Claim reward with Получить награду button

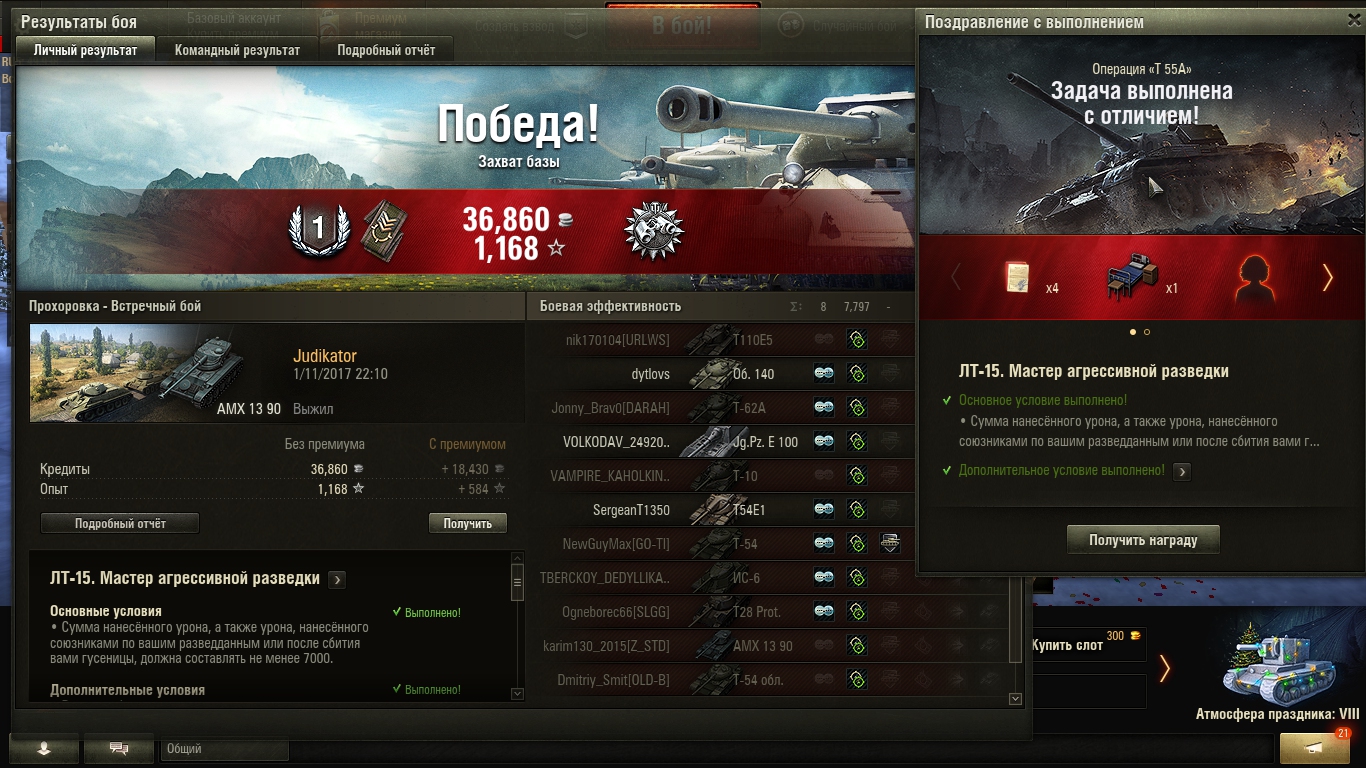coord(1143,540)
